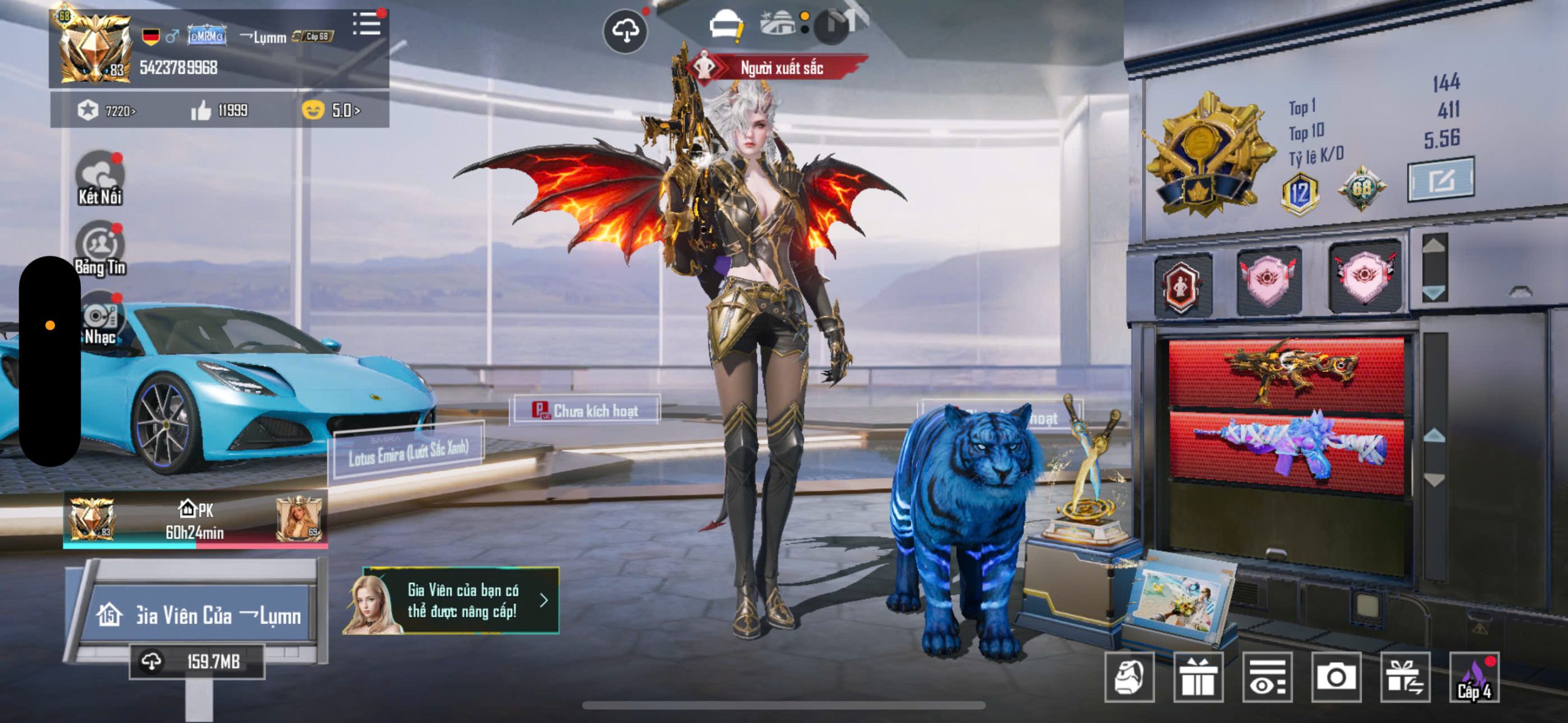Download the 159.7MB resource pack

coord(196,662)
